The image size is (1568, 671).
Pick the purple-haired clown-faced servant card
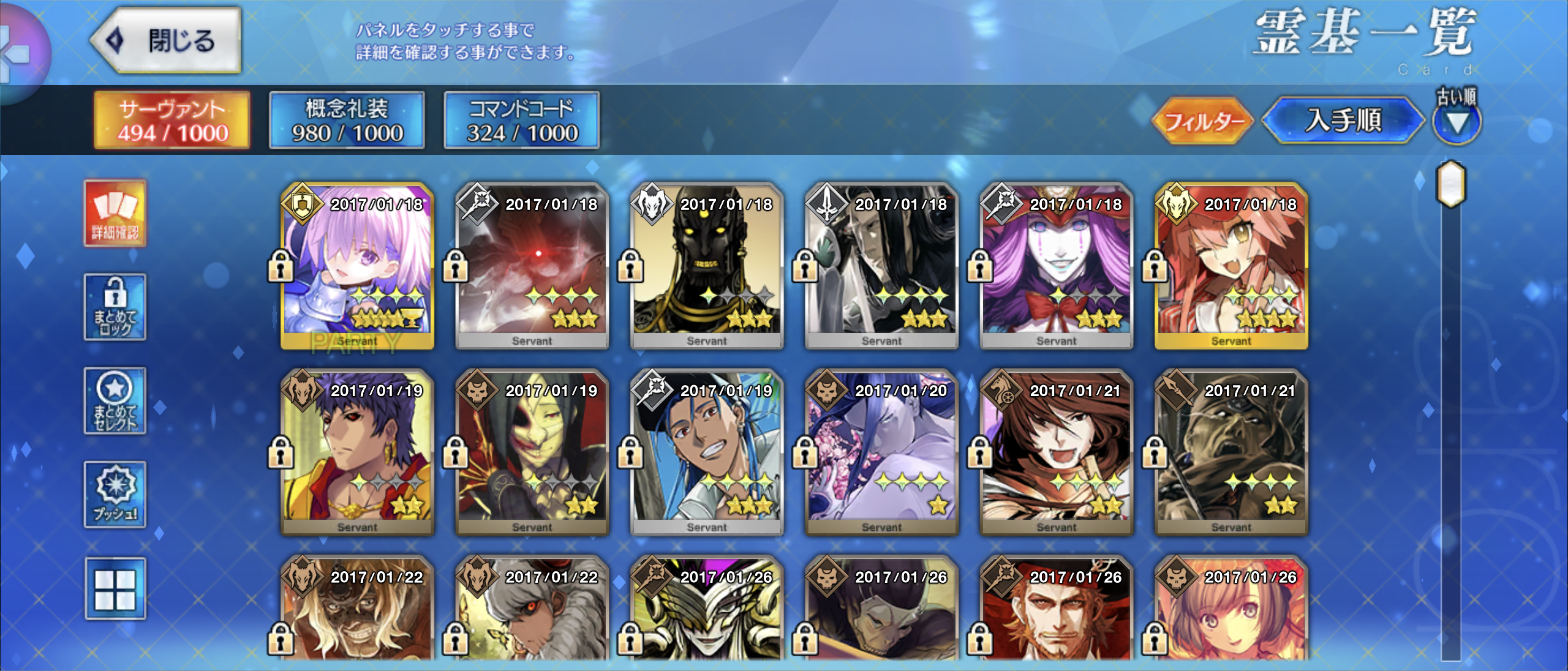click(1057, 266)
